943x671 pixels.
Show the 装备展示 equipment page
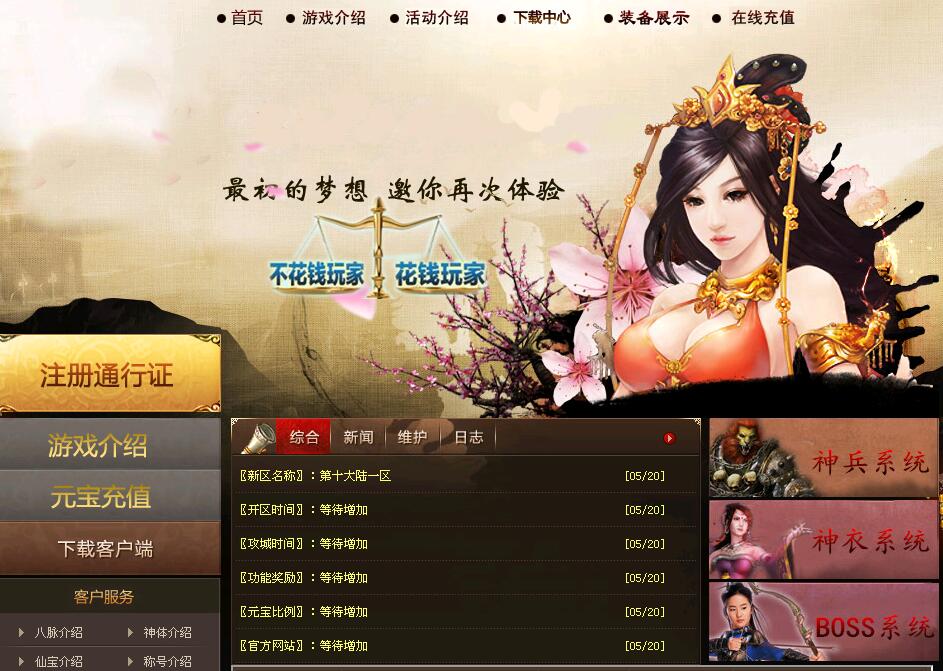pyautogui.click(x=653, y=18)
